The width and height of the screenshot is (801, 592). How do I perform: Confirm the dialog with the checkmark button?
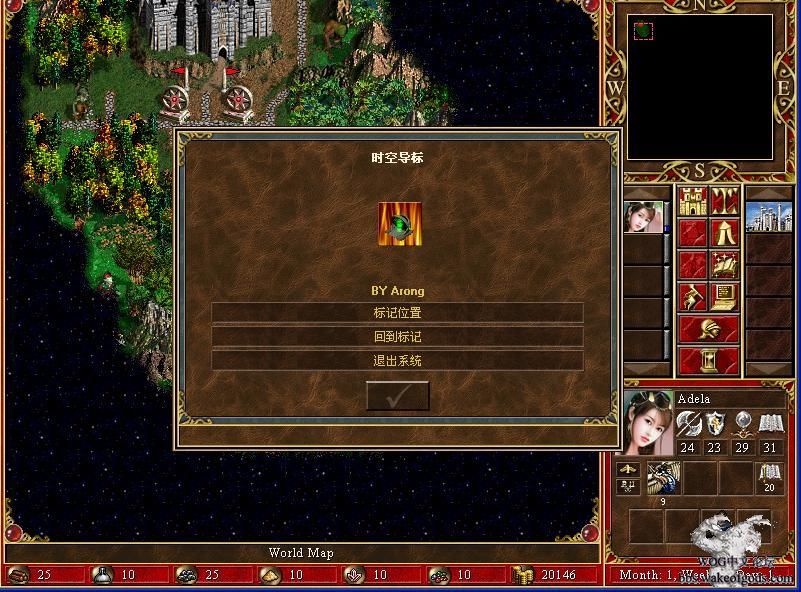pyautogui.click(x=398, y=396)
